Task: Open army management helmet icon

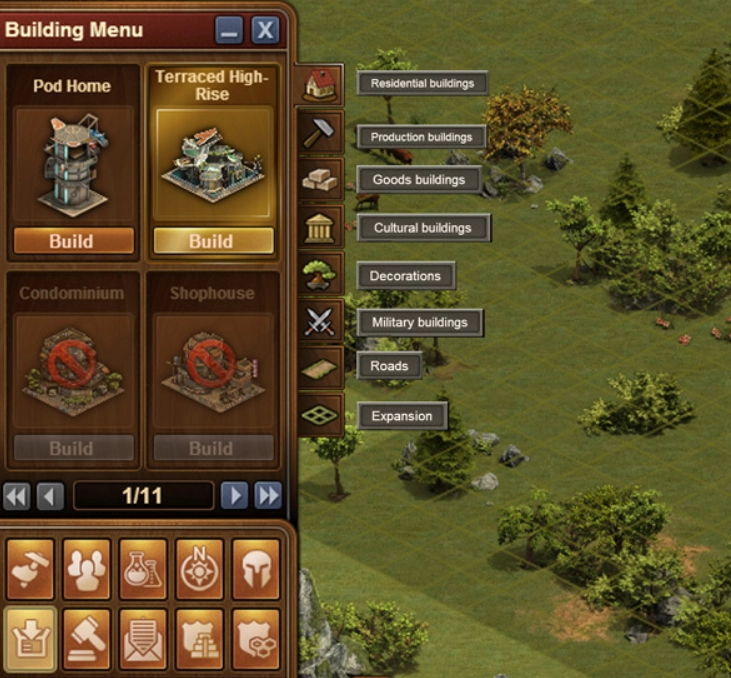Action: click(x=255, y=569)
